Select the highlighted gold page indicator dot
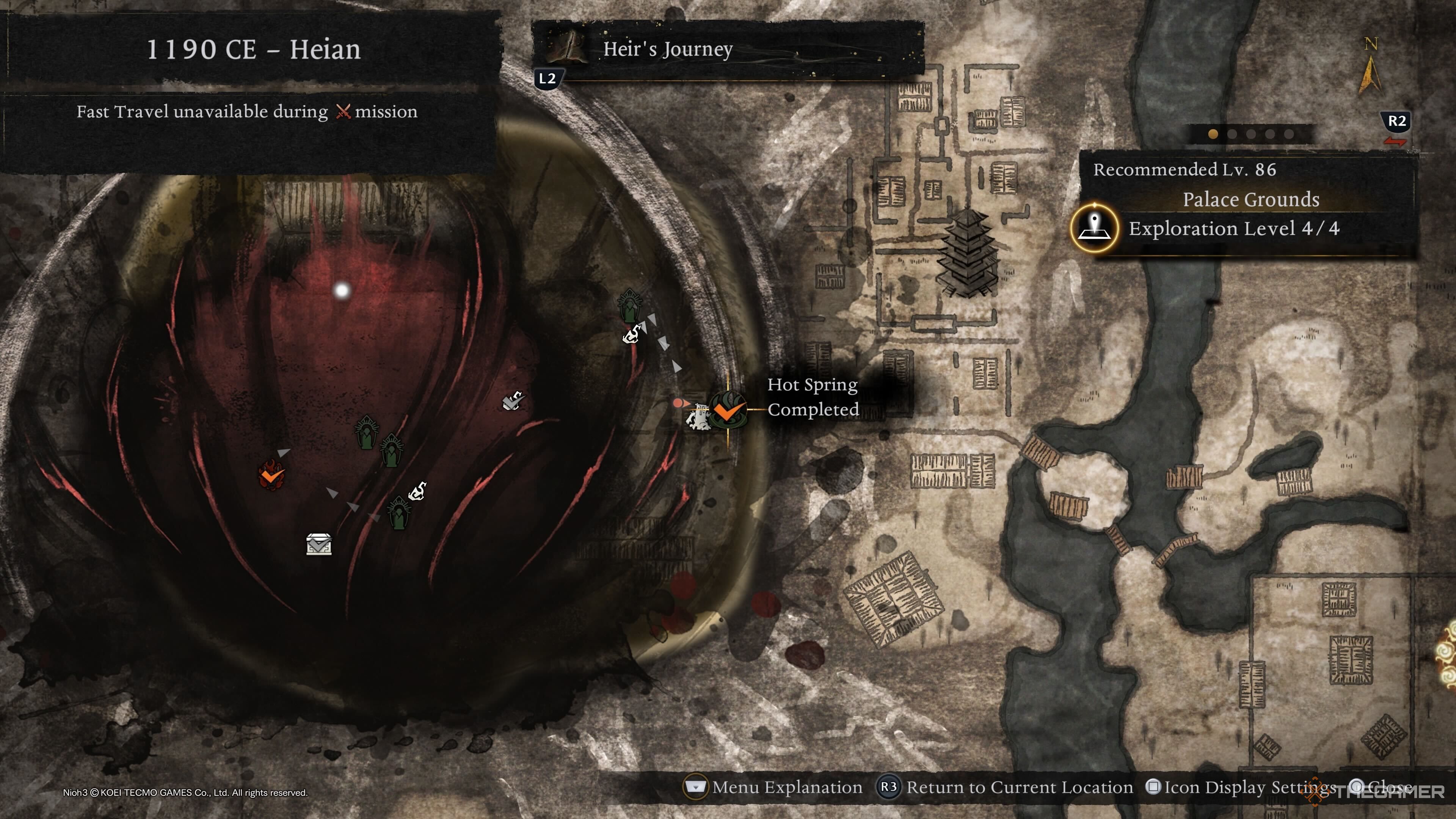1456x819 pixels. (1213, 134)
